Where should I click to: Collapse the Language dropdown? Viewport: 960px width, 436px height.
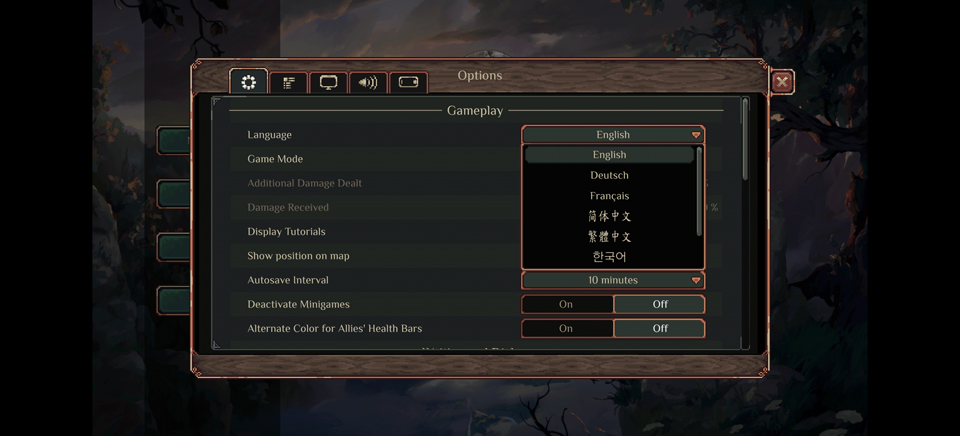613,135
